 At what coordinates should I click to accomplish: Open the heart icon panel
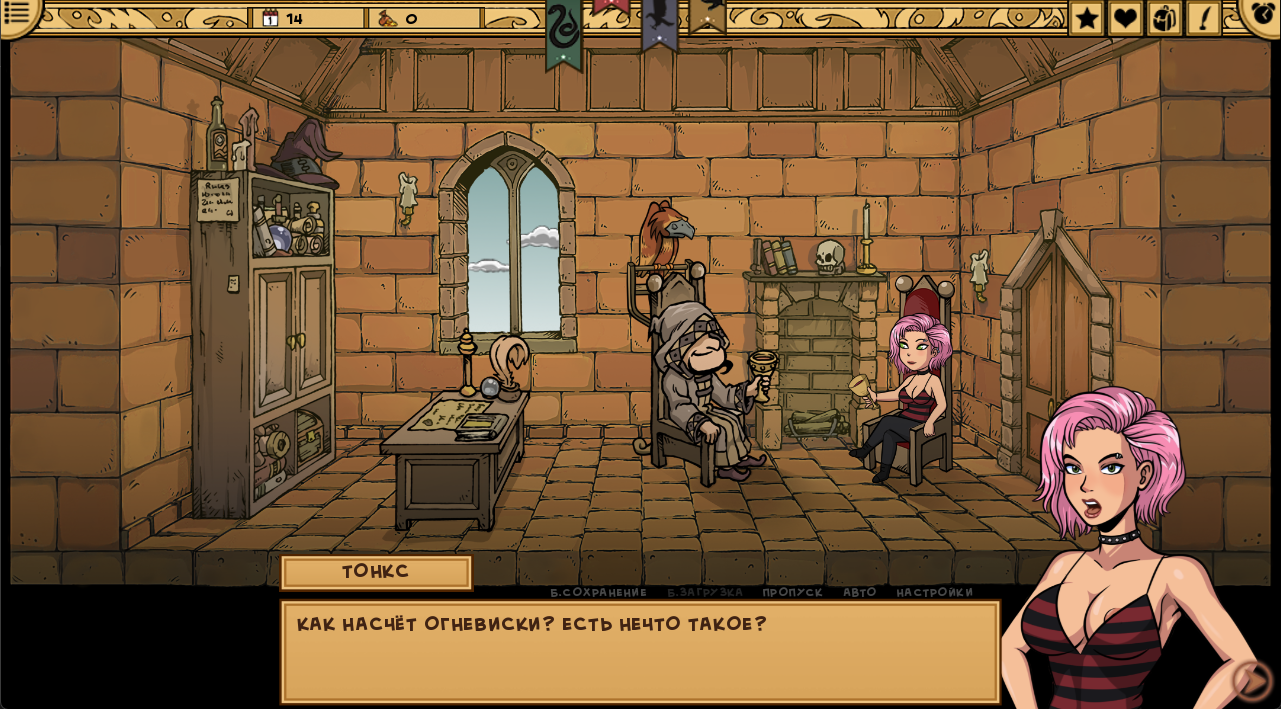(x=1125, y=18)
